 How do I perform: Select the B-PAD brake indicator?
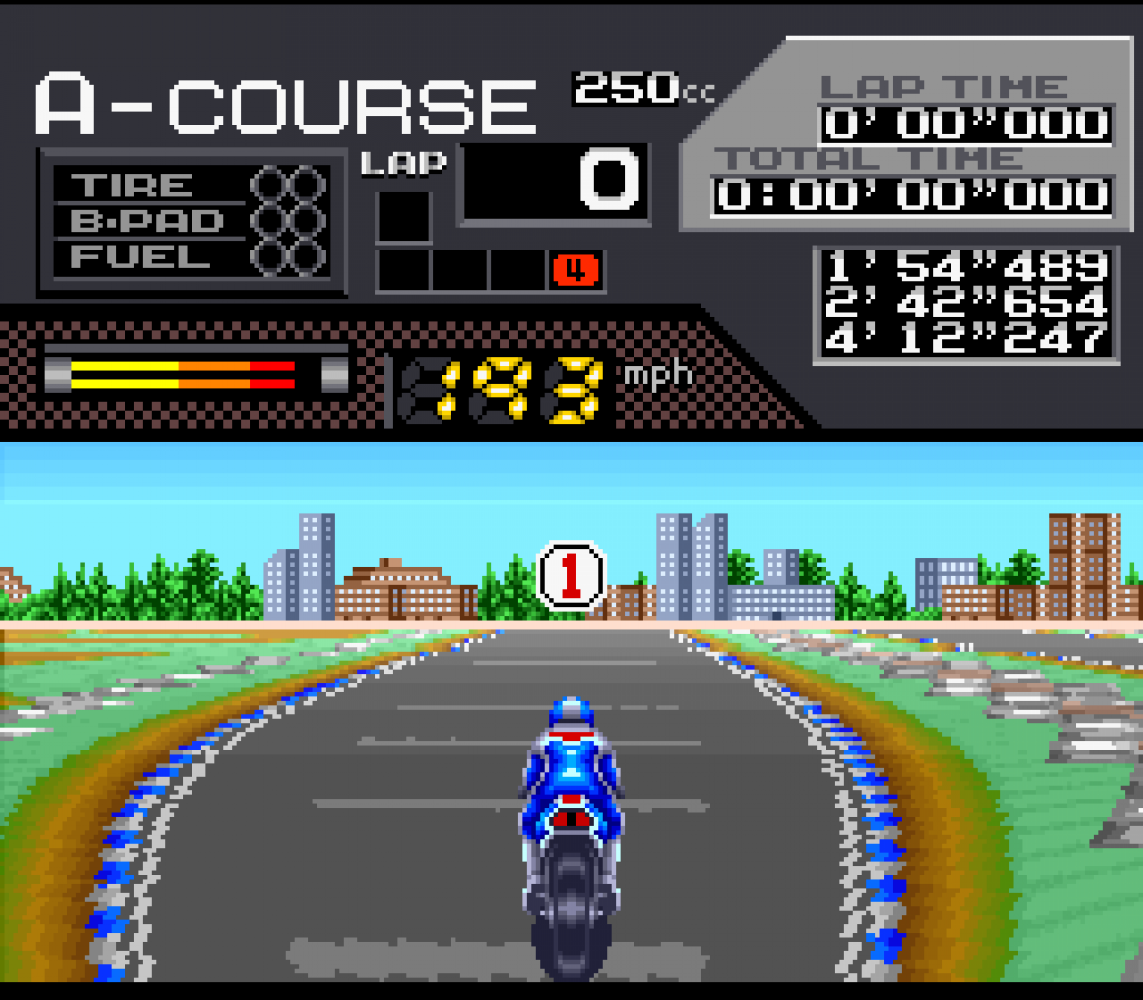click(x=288, y=221)
